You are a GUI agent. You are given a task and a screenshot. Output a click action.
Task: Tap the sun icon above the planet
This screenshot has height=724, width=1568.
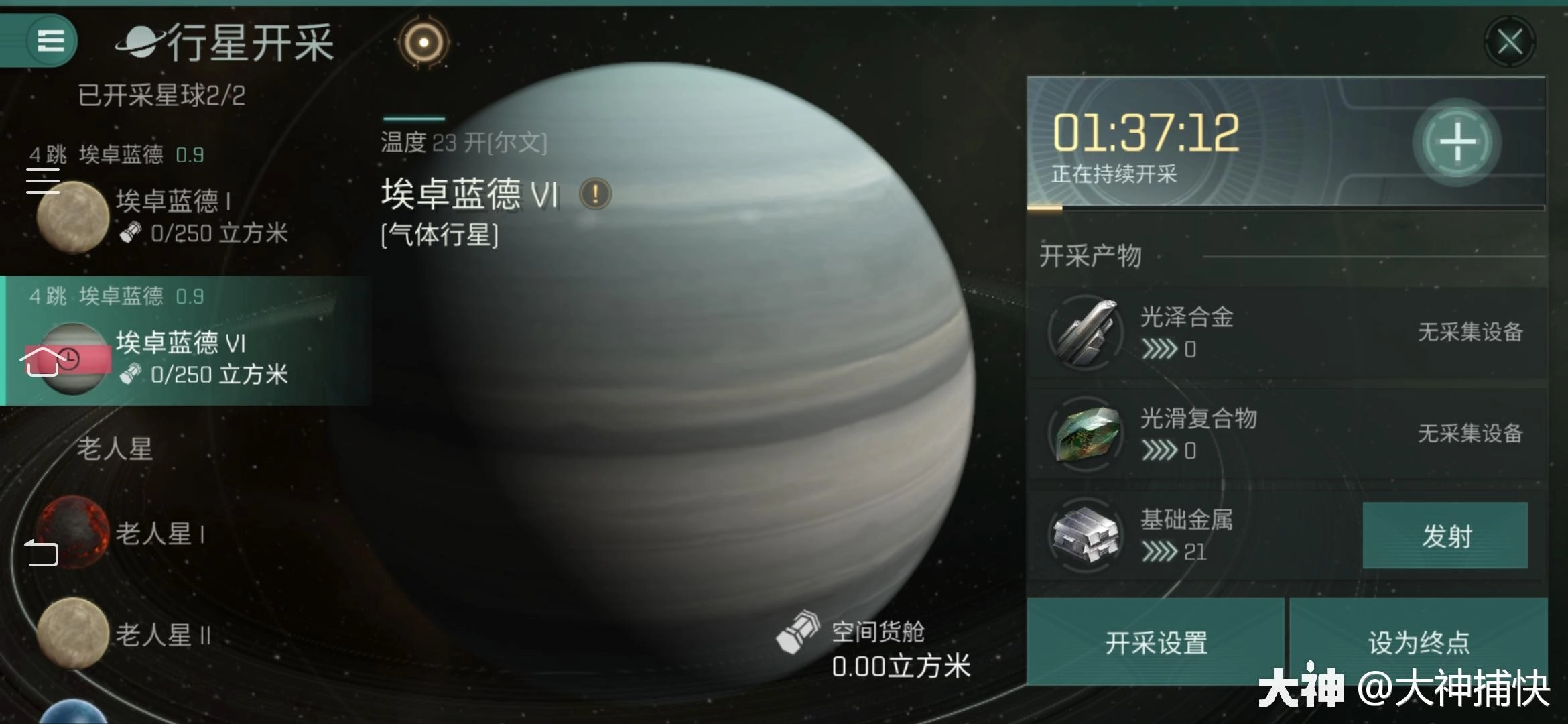click(422, 44)
